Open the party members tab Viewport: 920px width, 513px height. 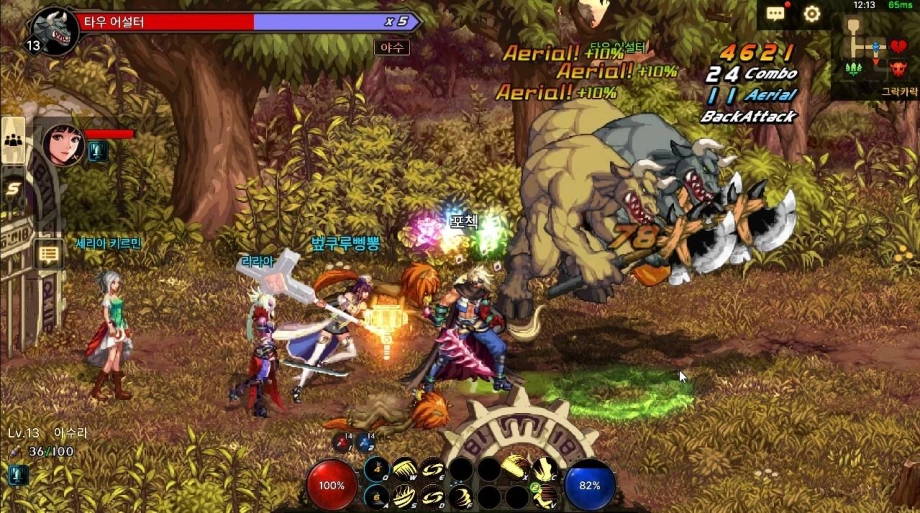(x=14, y=140)
